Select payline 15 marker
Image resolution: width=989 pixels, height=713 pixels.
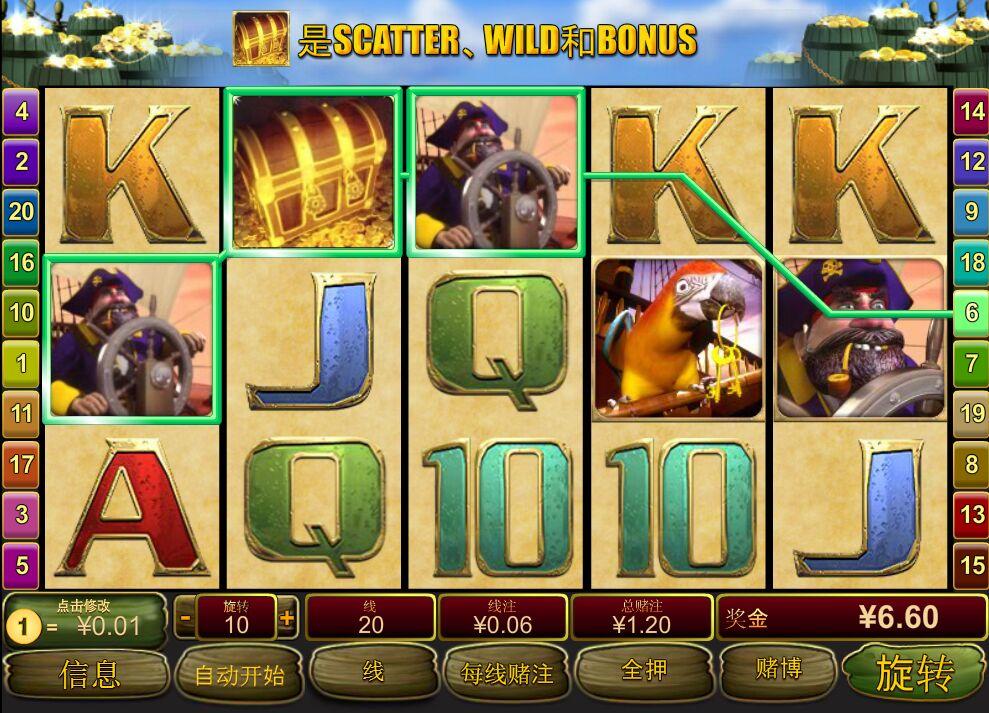[971, 565]
